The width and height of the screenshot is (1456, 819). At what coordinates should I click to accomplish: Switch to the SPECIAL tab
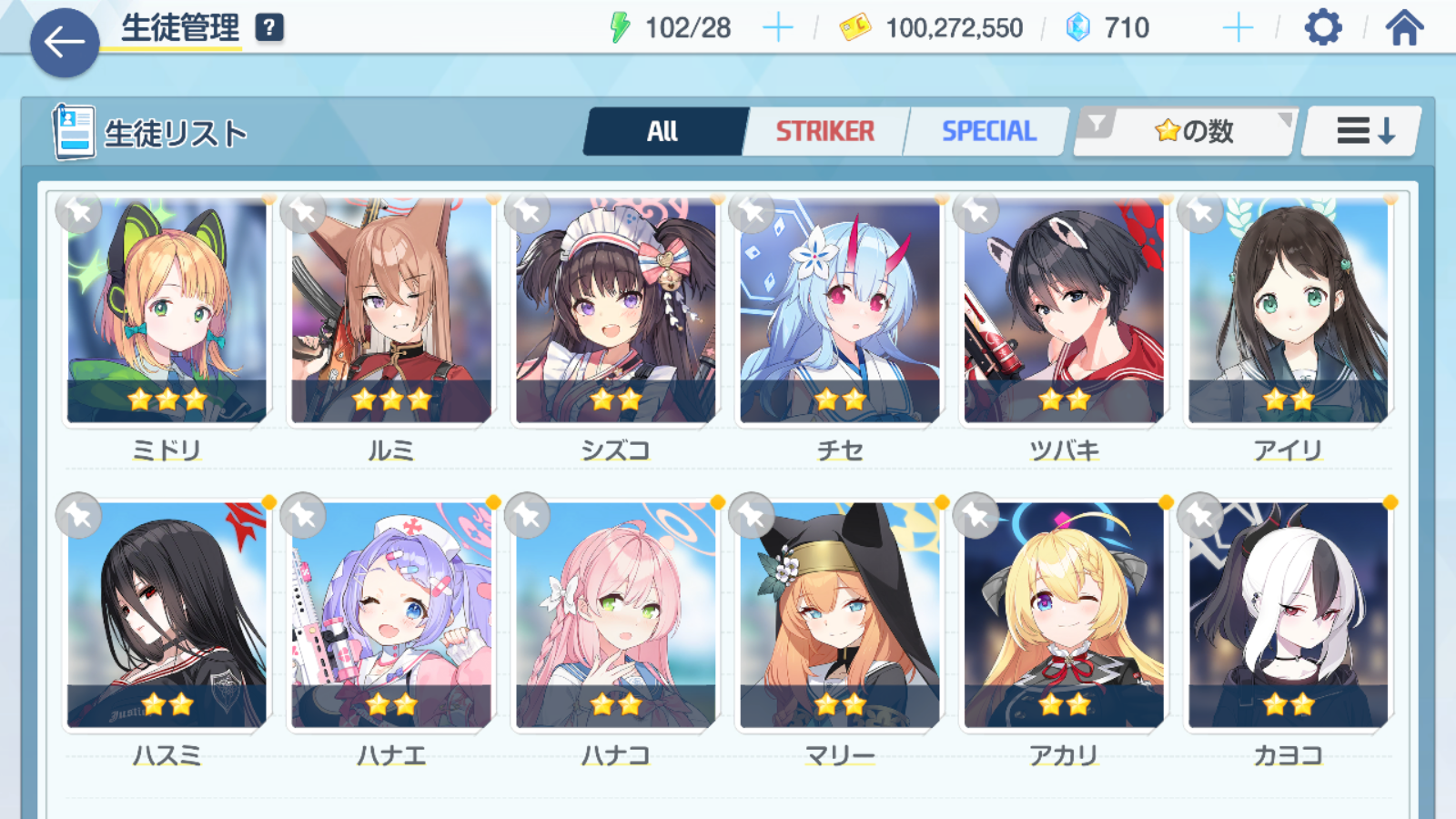988,132
